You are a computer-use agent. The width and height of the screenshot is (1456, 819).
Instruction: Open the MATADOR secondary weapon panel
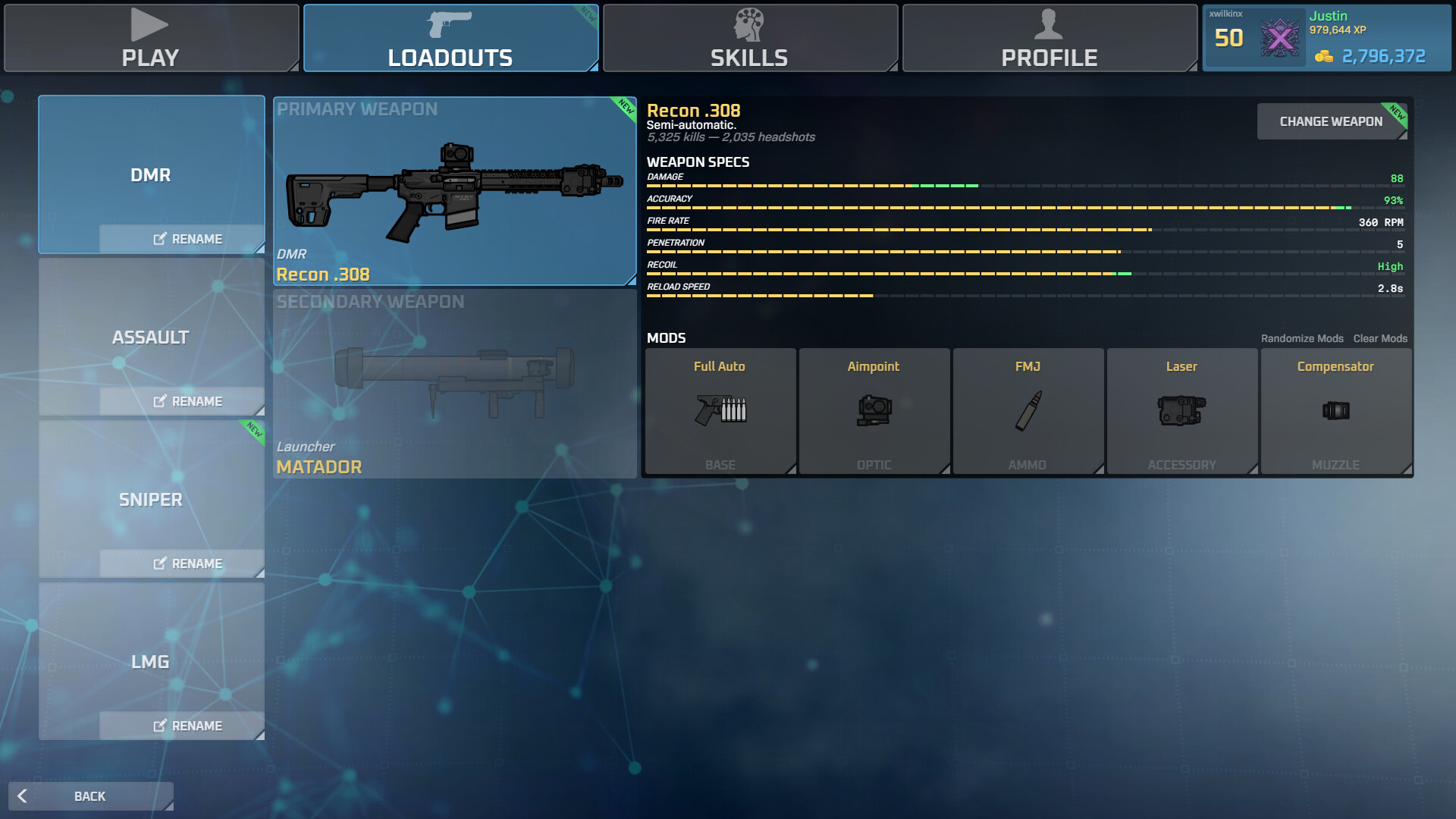coord(453,383)
